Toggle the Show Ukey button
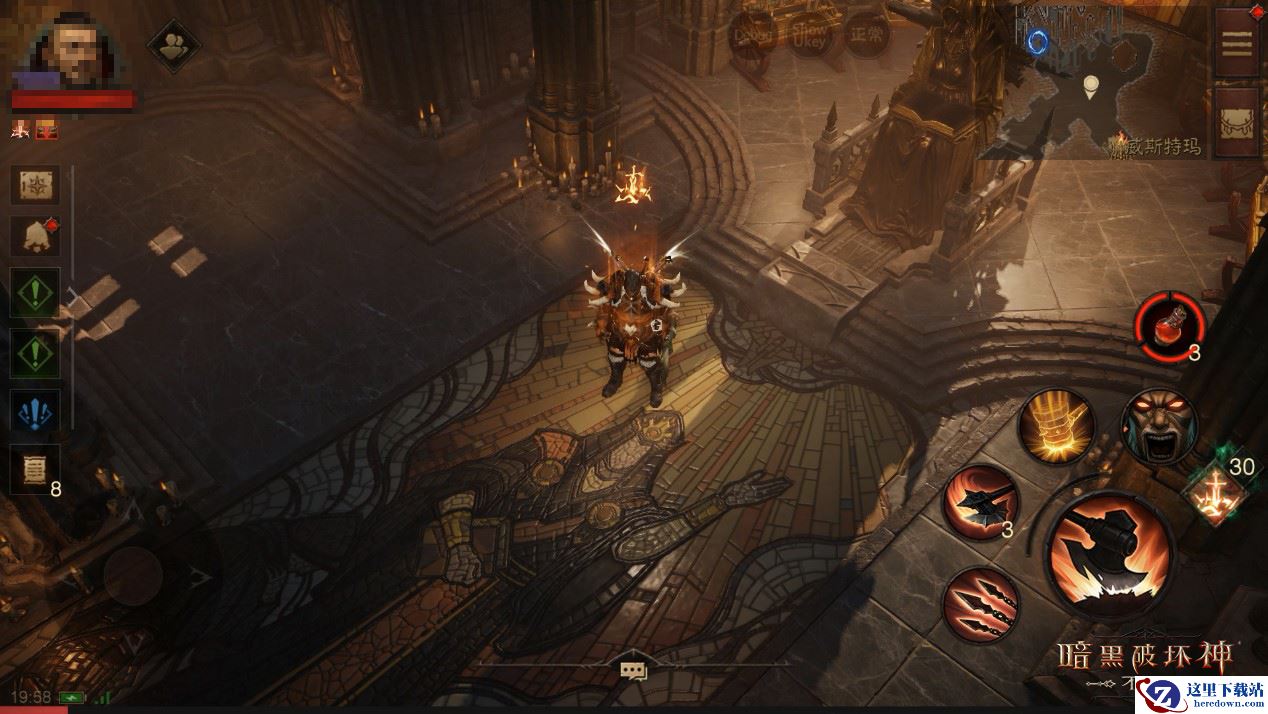 808,37
